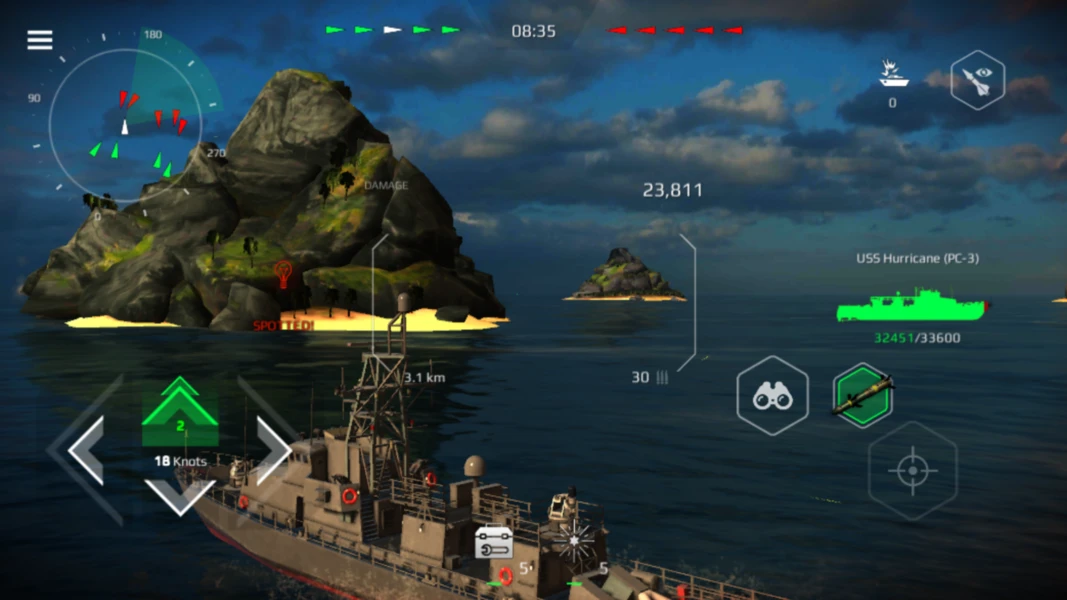Use the repair toolbox consumable

pyautogui.click(x=494, y=542)
